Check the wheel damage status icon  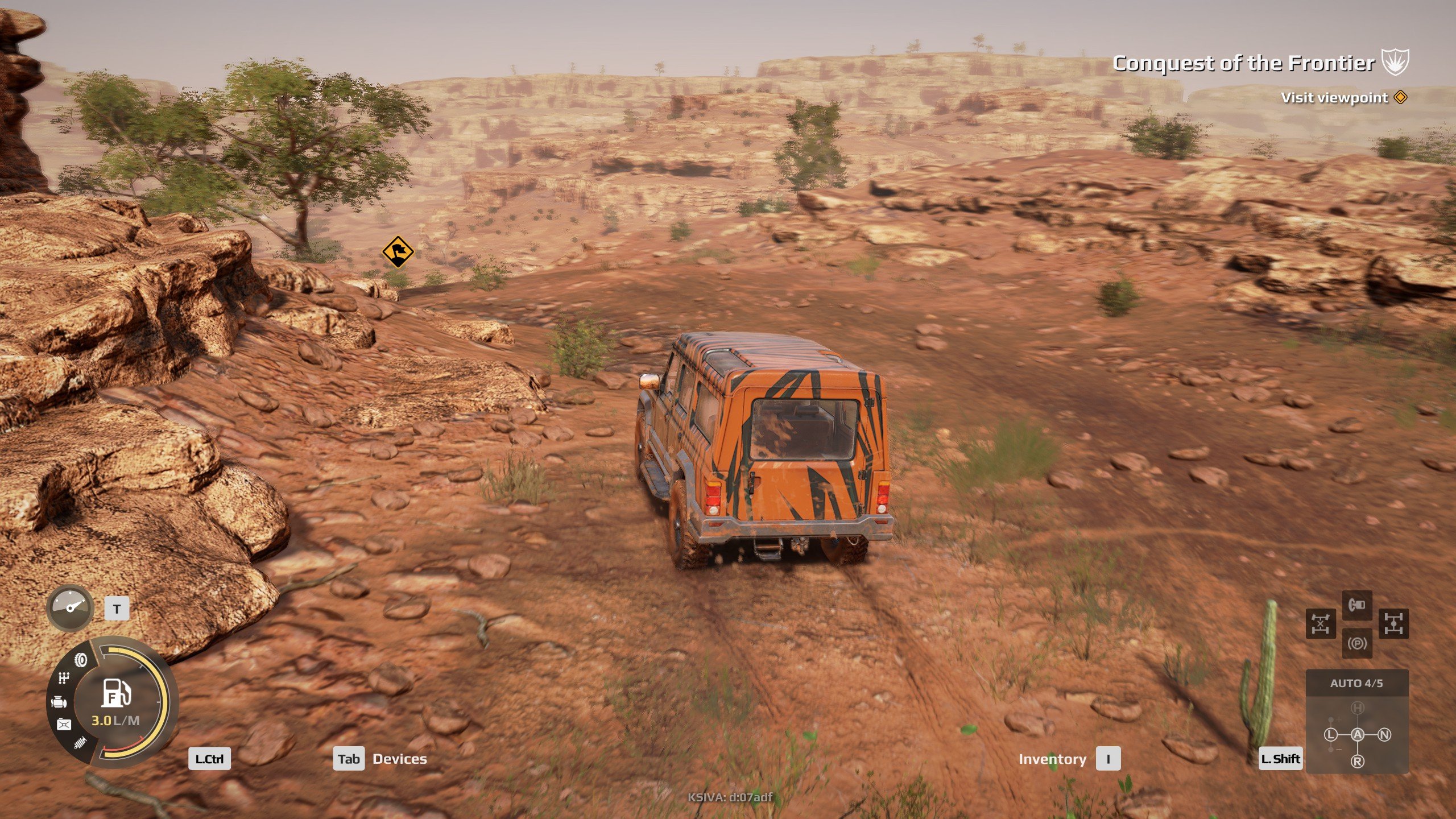click(x=81, y=660)
